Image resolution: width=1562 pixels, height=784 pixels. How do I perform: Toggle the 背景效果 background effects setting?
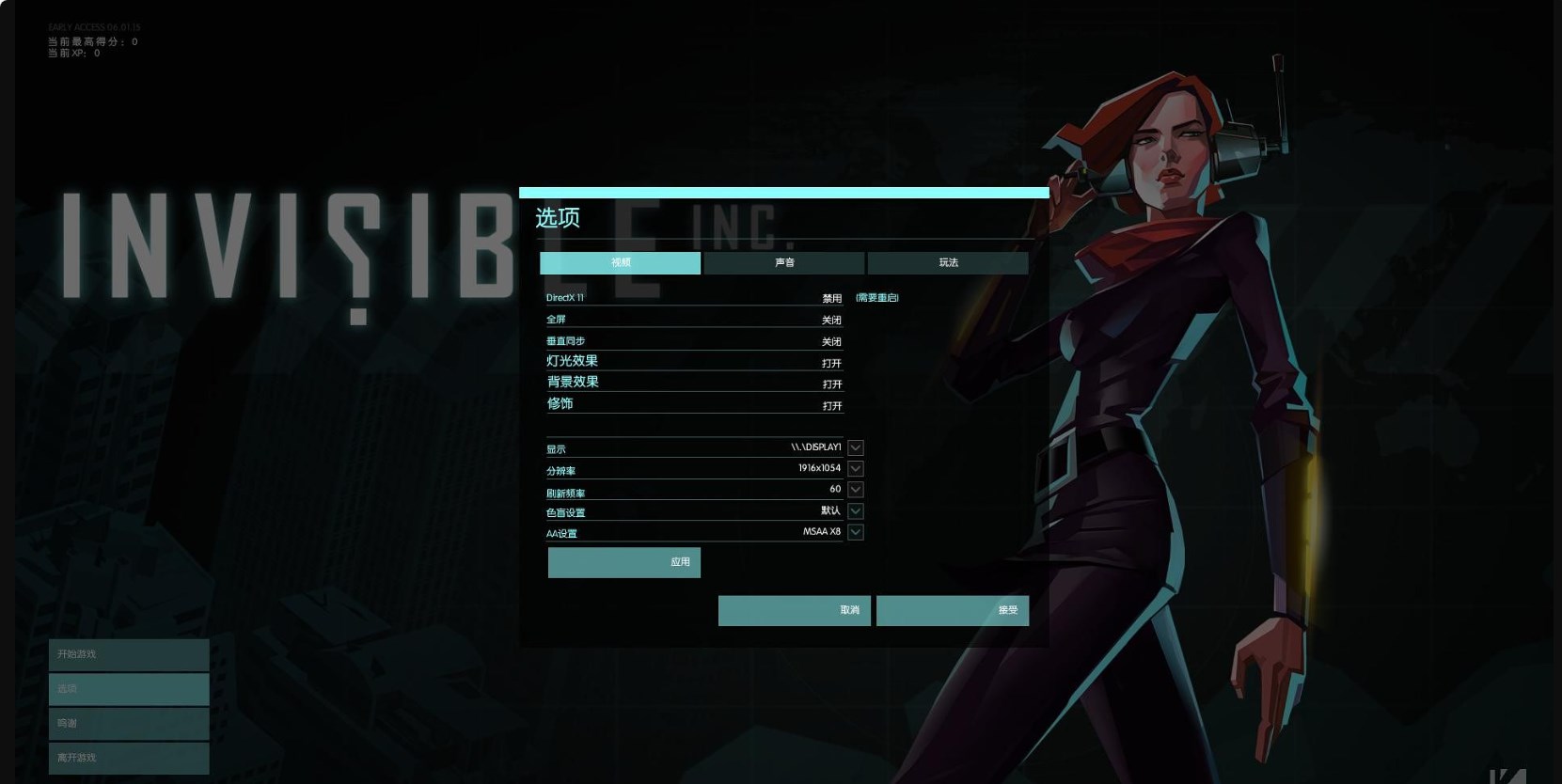pos(831,384)
